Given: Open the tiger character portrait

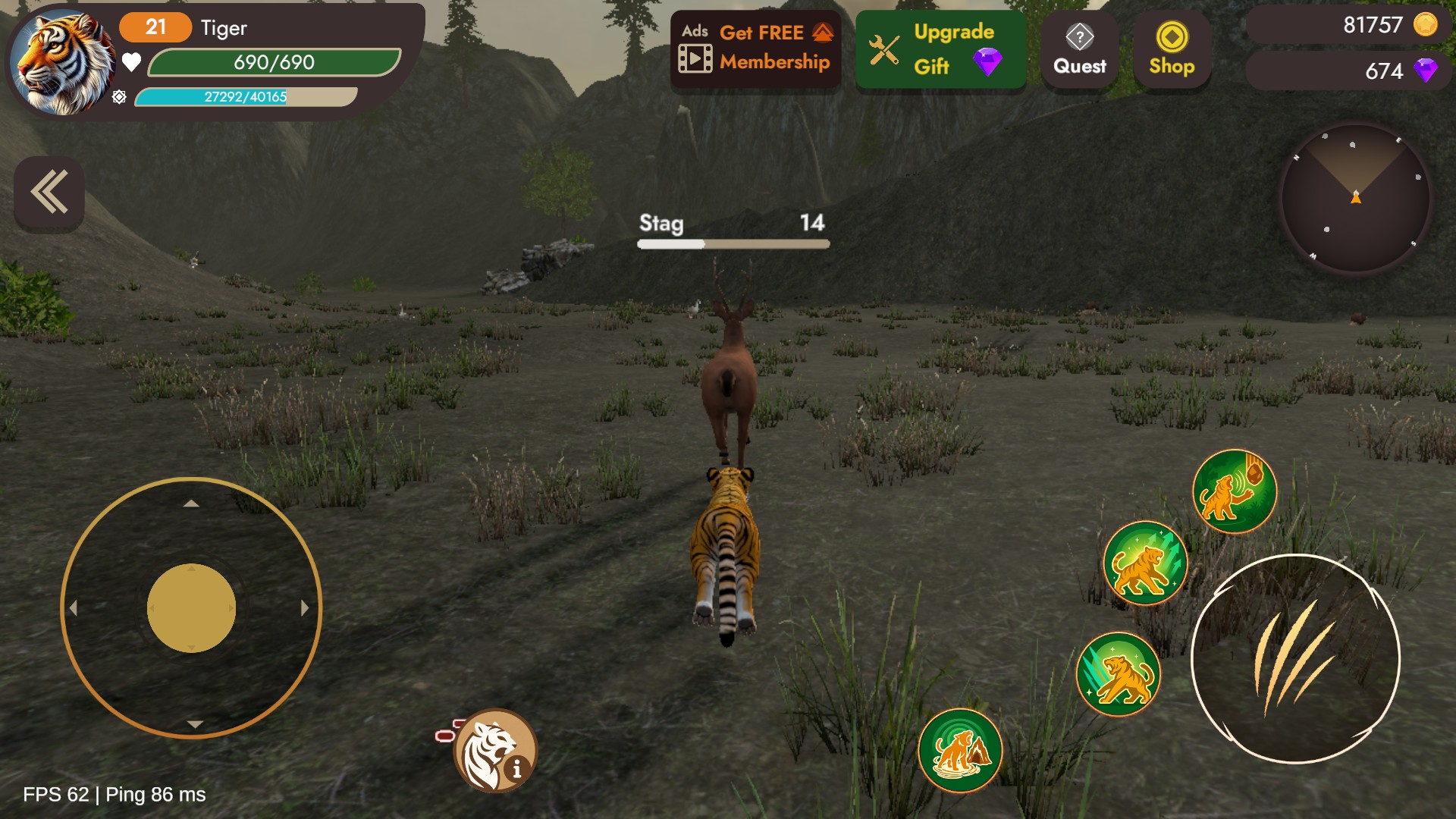Looking at the screenshot, I should click(x=62, y=64).
